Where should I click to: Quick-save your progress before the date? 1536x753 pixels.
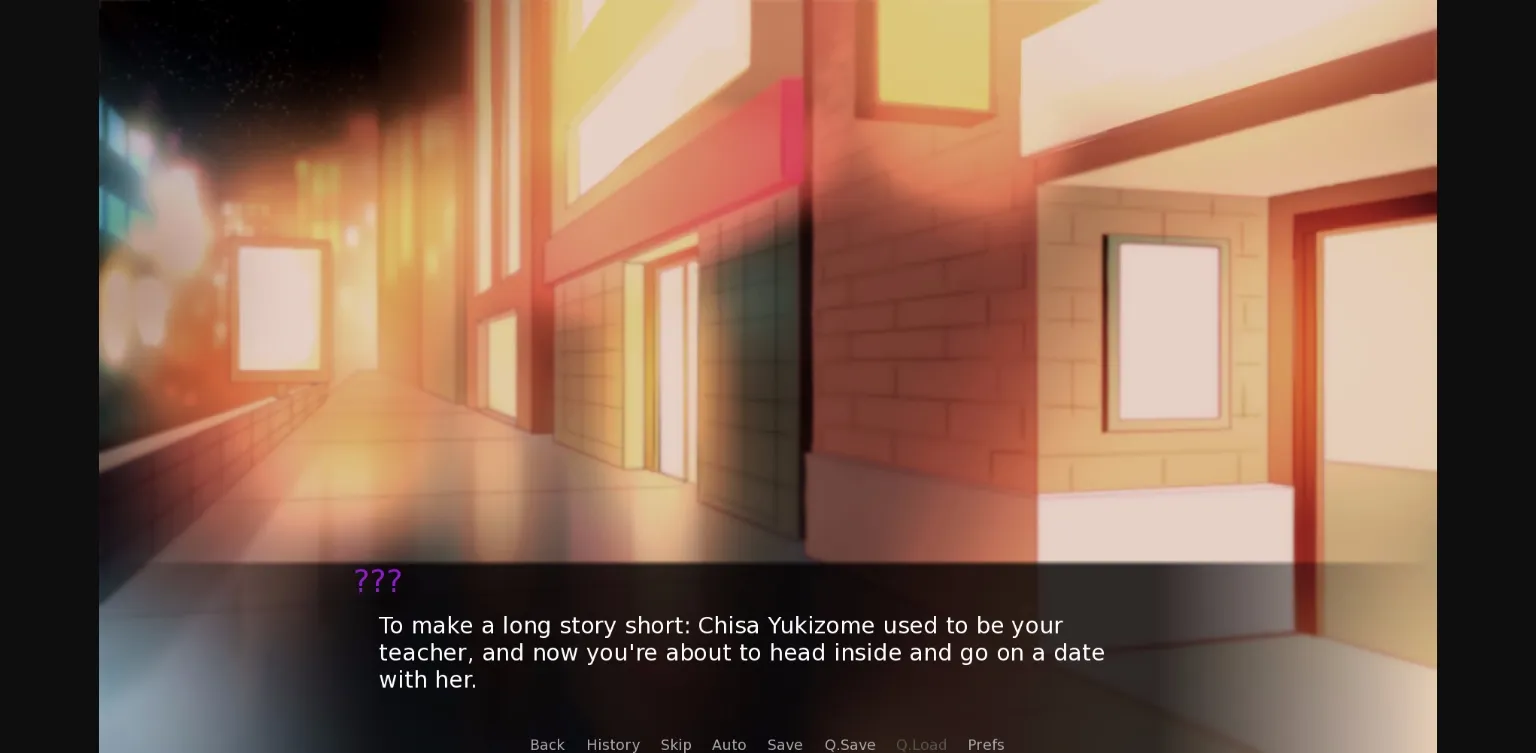point(849,744)
